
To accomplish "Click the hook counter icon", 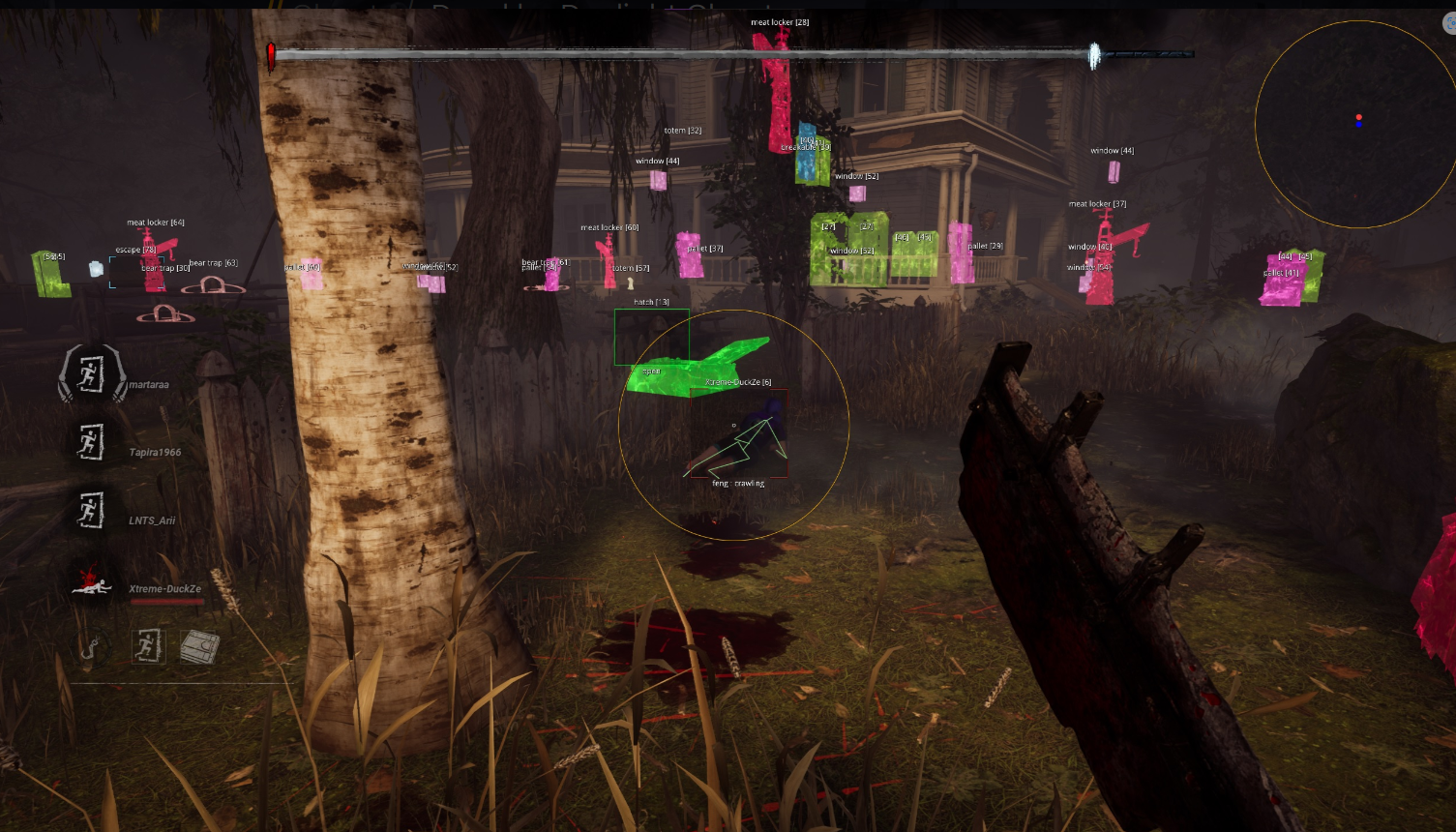I will pos(92,647).
